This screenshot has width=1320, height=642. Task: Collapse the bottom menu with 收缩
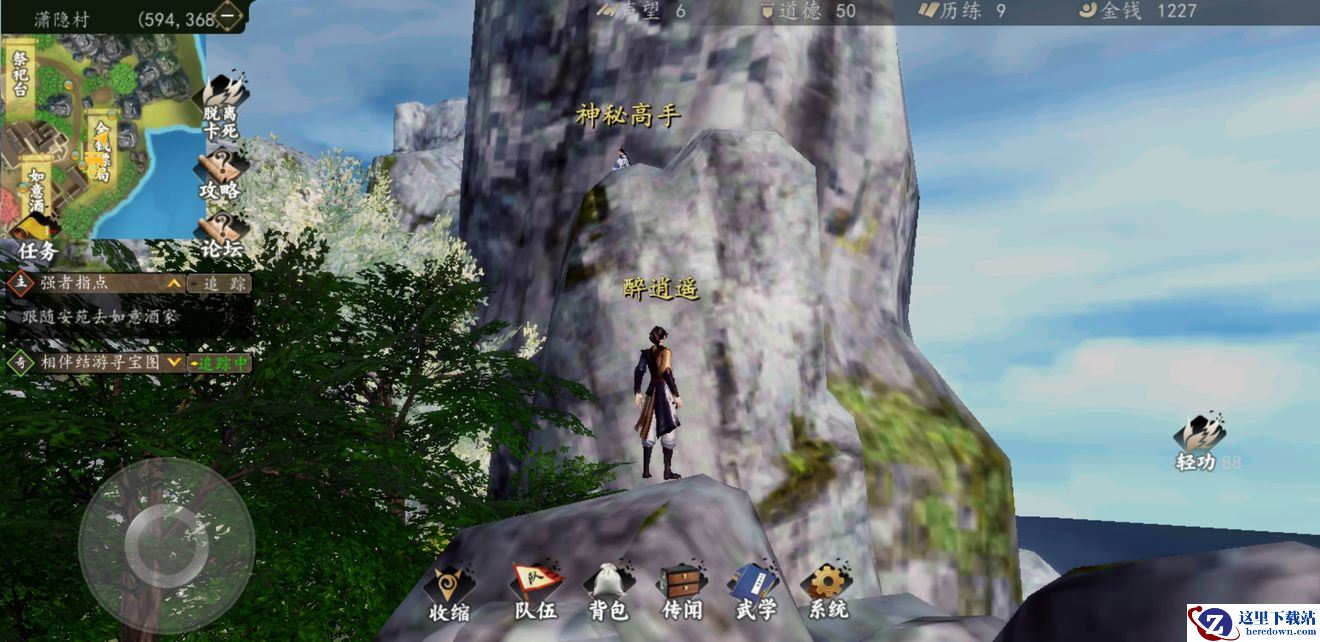pyautogui.click(x=449, y=593)
